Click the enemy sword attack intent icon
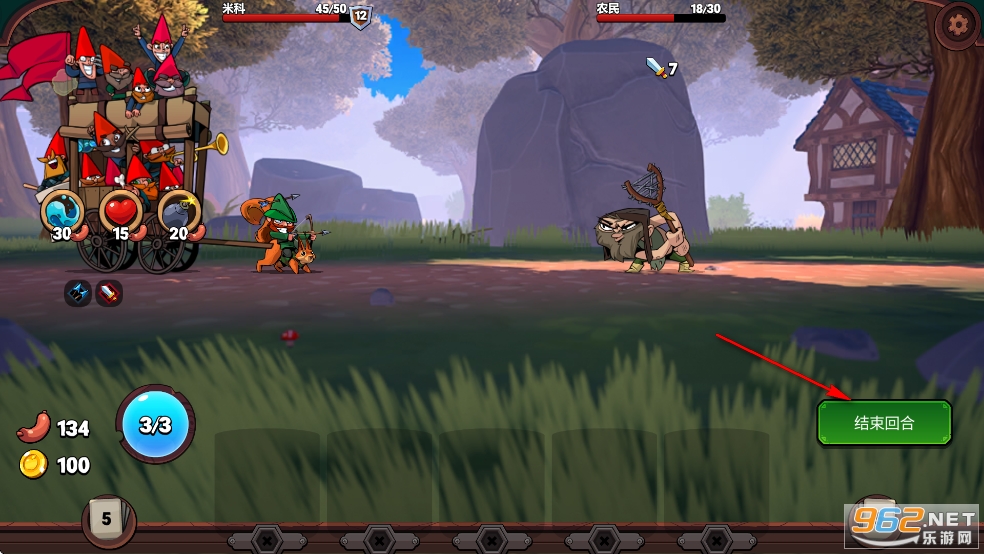The height and width of the screenshot is (554, 984). (655, 68)
